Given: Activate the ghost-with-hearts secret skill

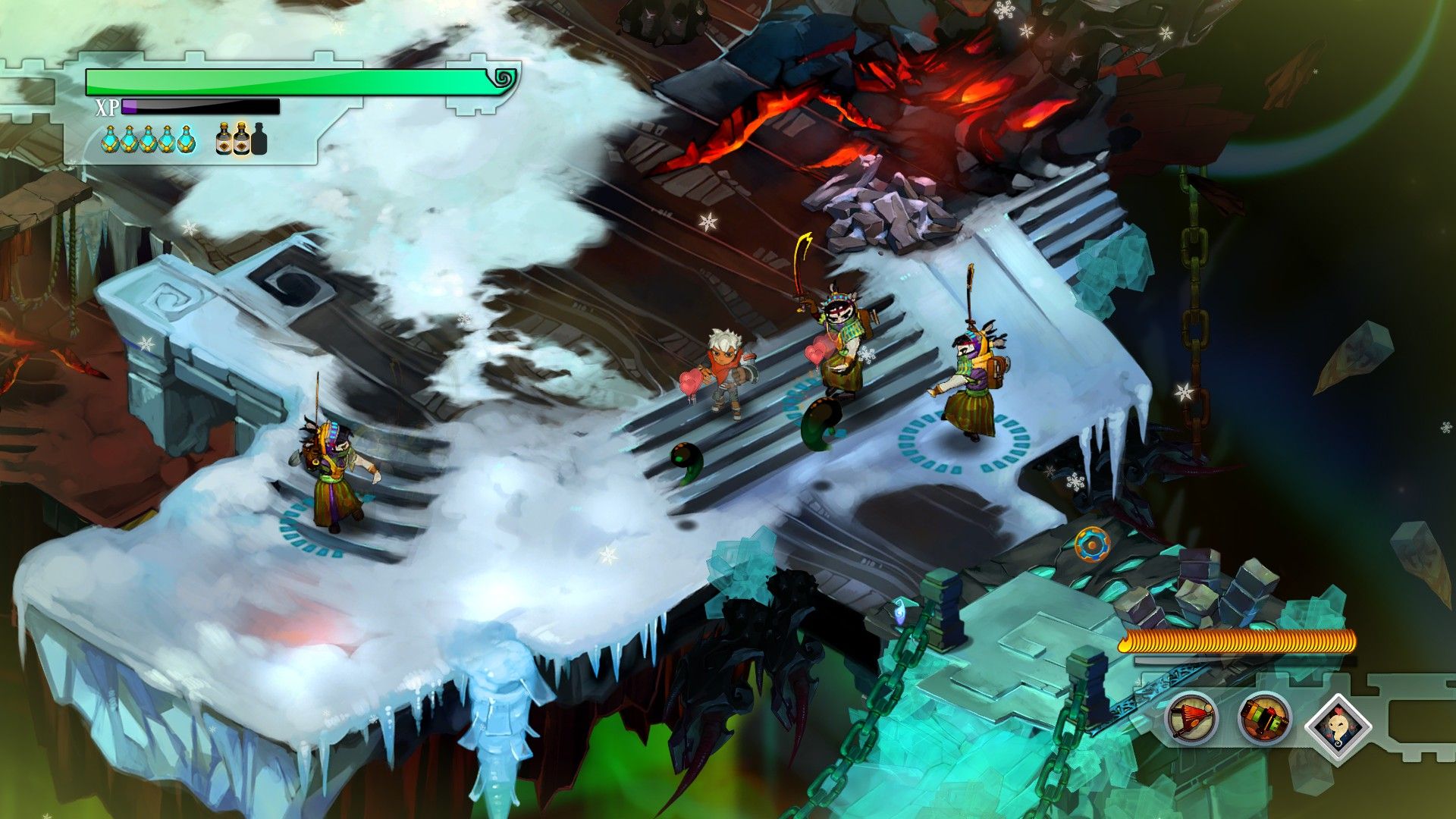Looking at the screenshot, I should pos(1338,726).
